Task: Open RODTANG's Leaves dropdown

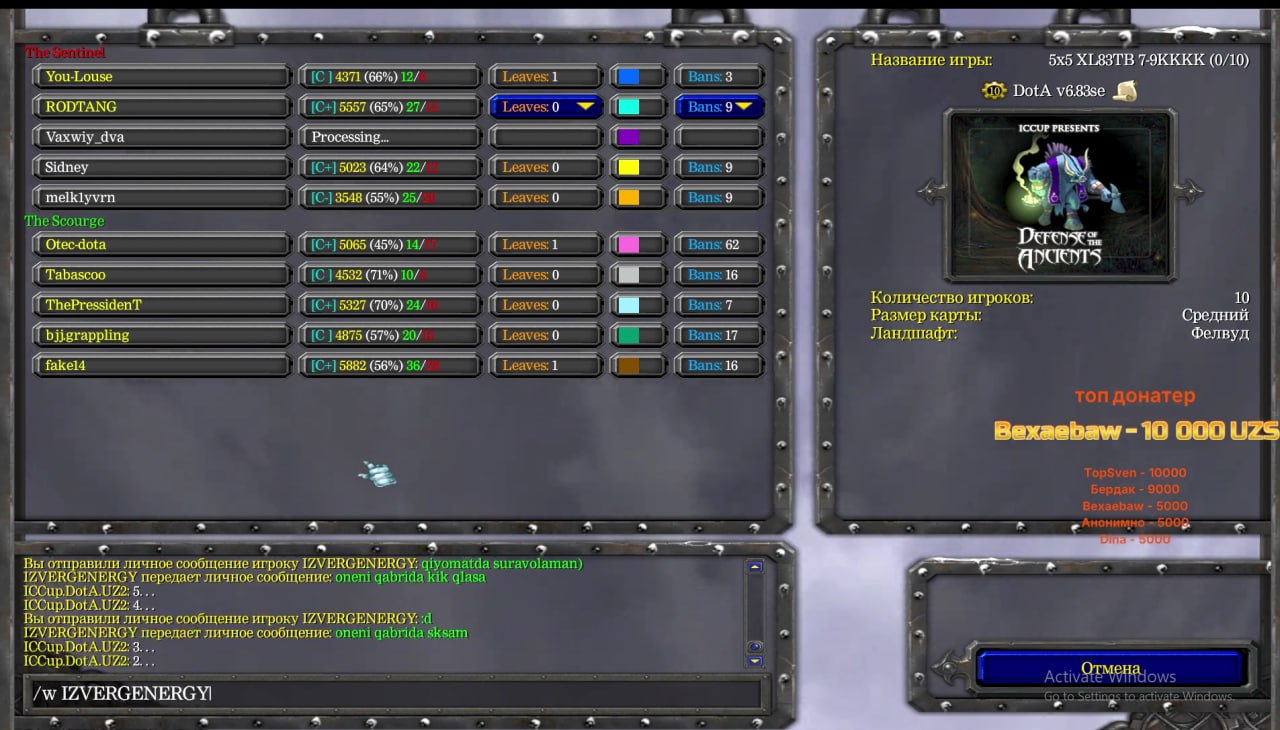Action: pyautogui.click(x=546, y=107)
